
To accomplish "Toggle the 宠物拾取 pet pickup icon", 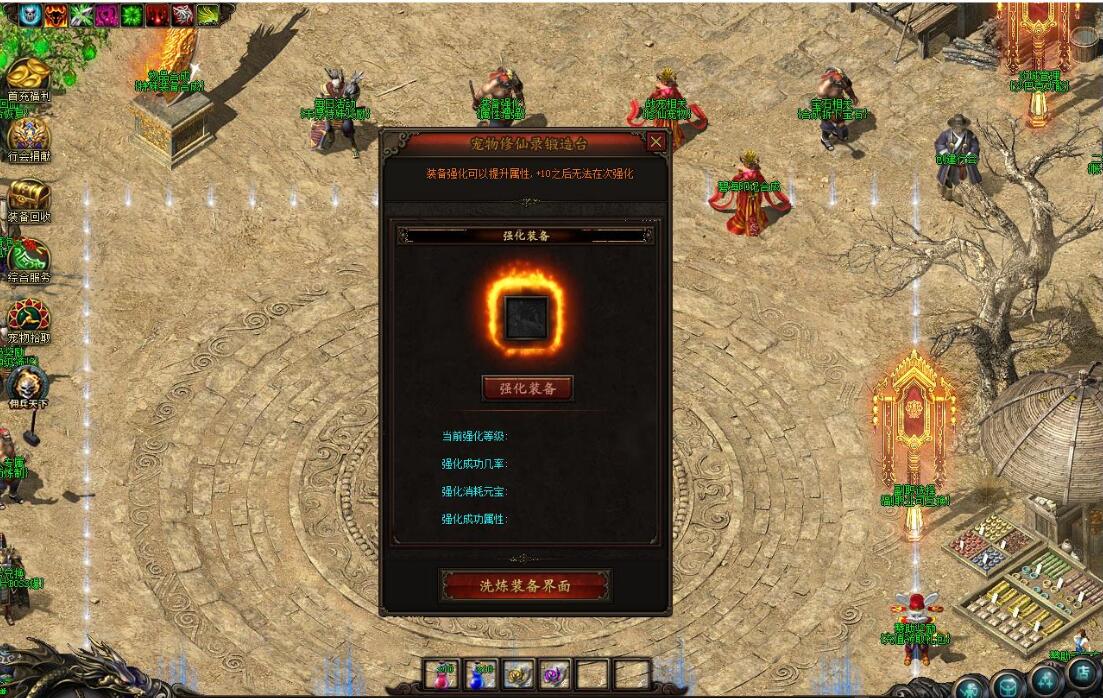I will click(28, 317).
